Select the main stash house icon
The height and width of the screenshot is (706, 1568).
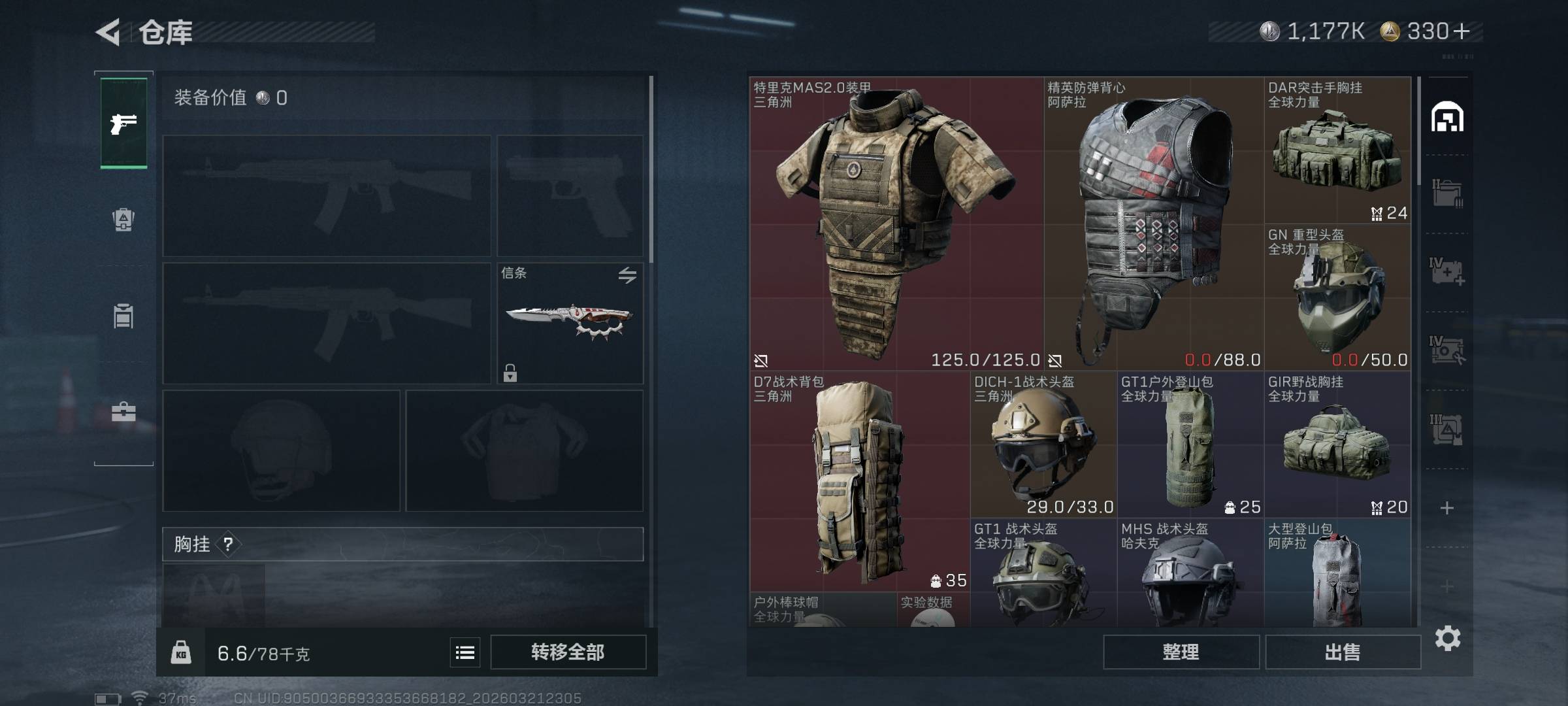tap(1447, 118)
